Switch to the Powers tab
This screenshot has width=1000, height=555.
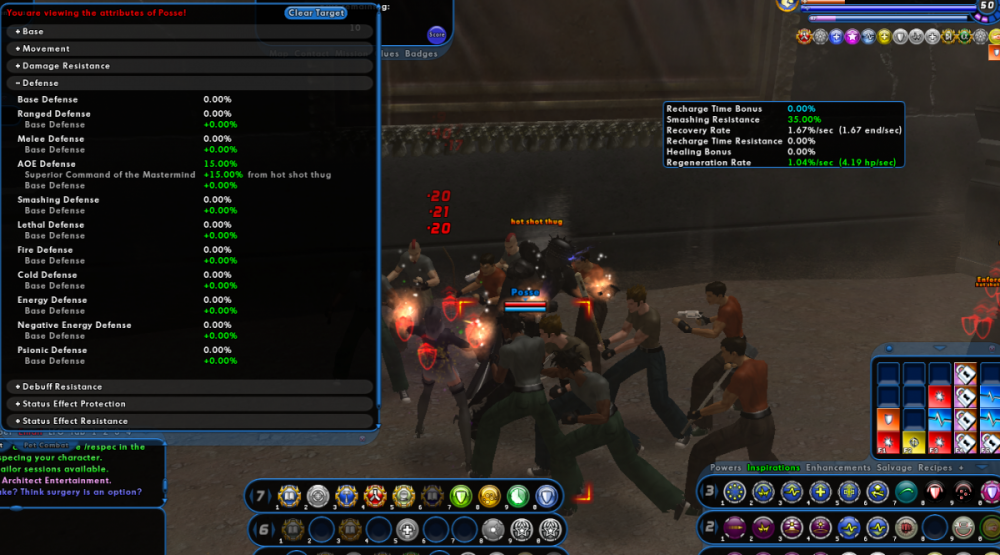point(726,467)
